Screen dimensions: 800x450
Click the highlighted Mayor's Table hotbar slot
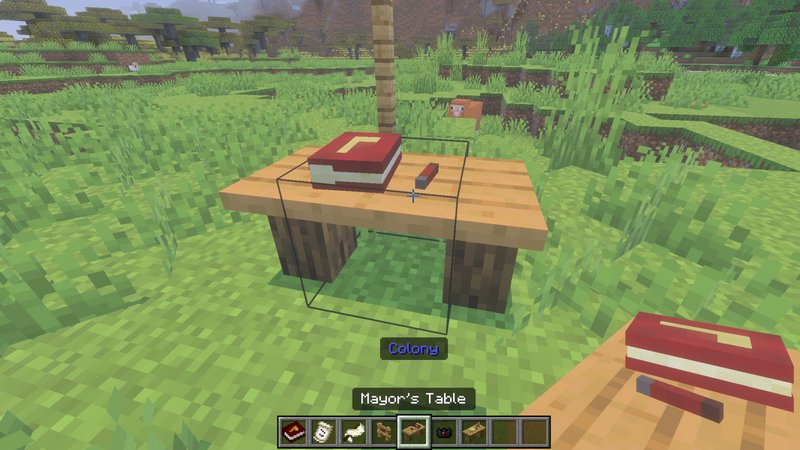(413, 432)
